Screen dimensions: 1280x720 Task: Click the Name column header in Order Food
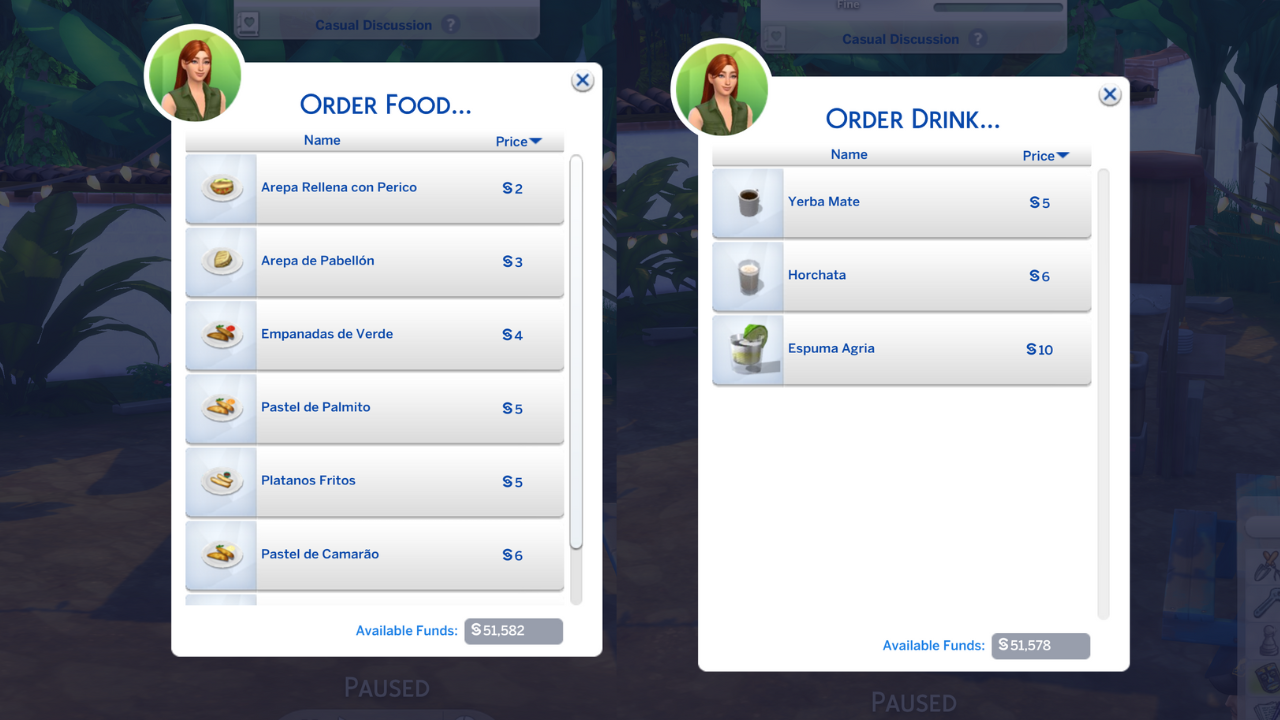[x=322, y=140]
